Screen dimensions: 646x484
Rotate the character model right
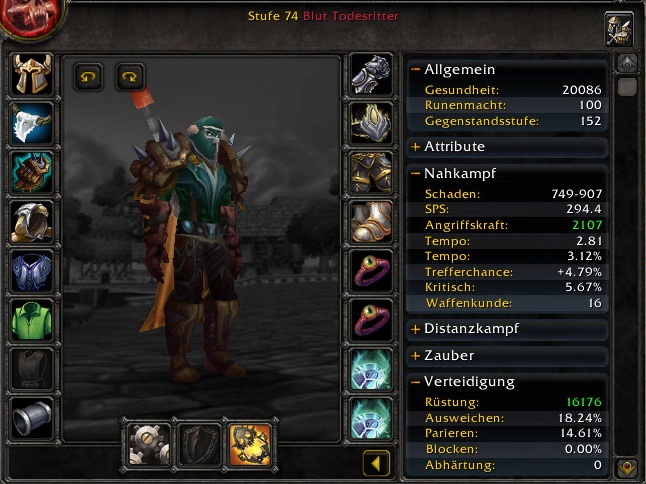point(130,76)
